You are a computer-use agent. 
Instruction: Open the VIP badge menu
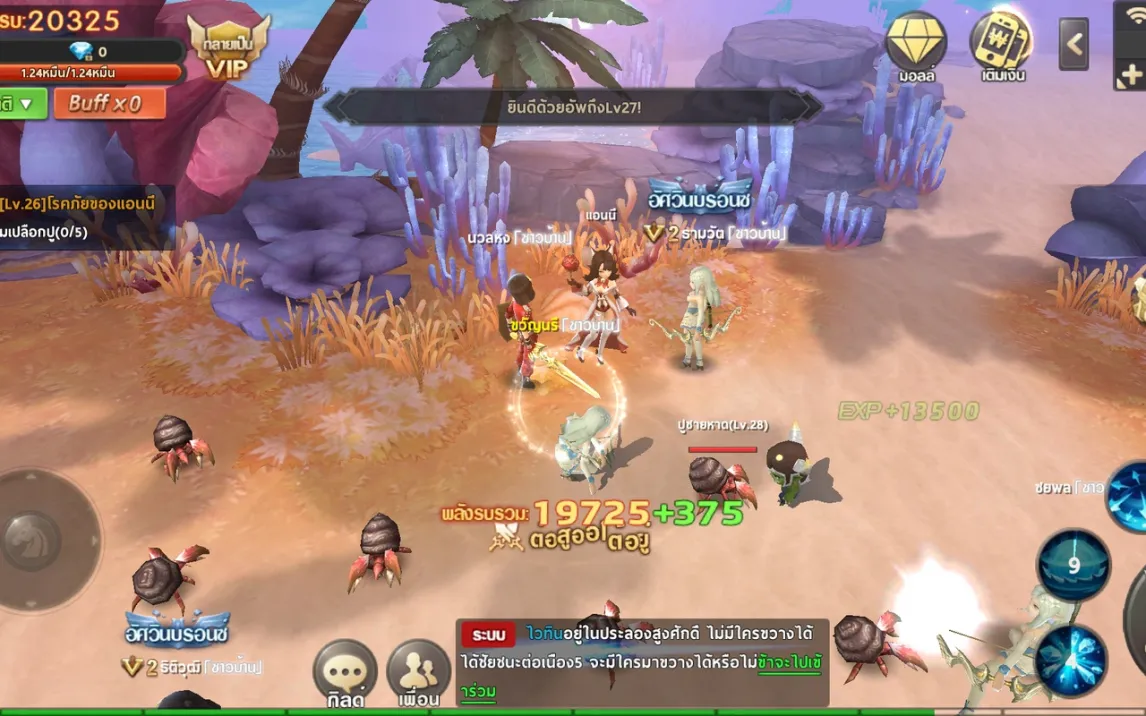tap(228, 48)
